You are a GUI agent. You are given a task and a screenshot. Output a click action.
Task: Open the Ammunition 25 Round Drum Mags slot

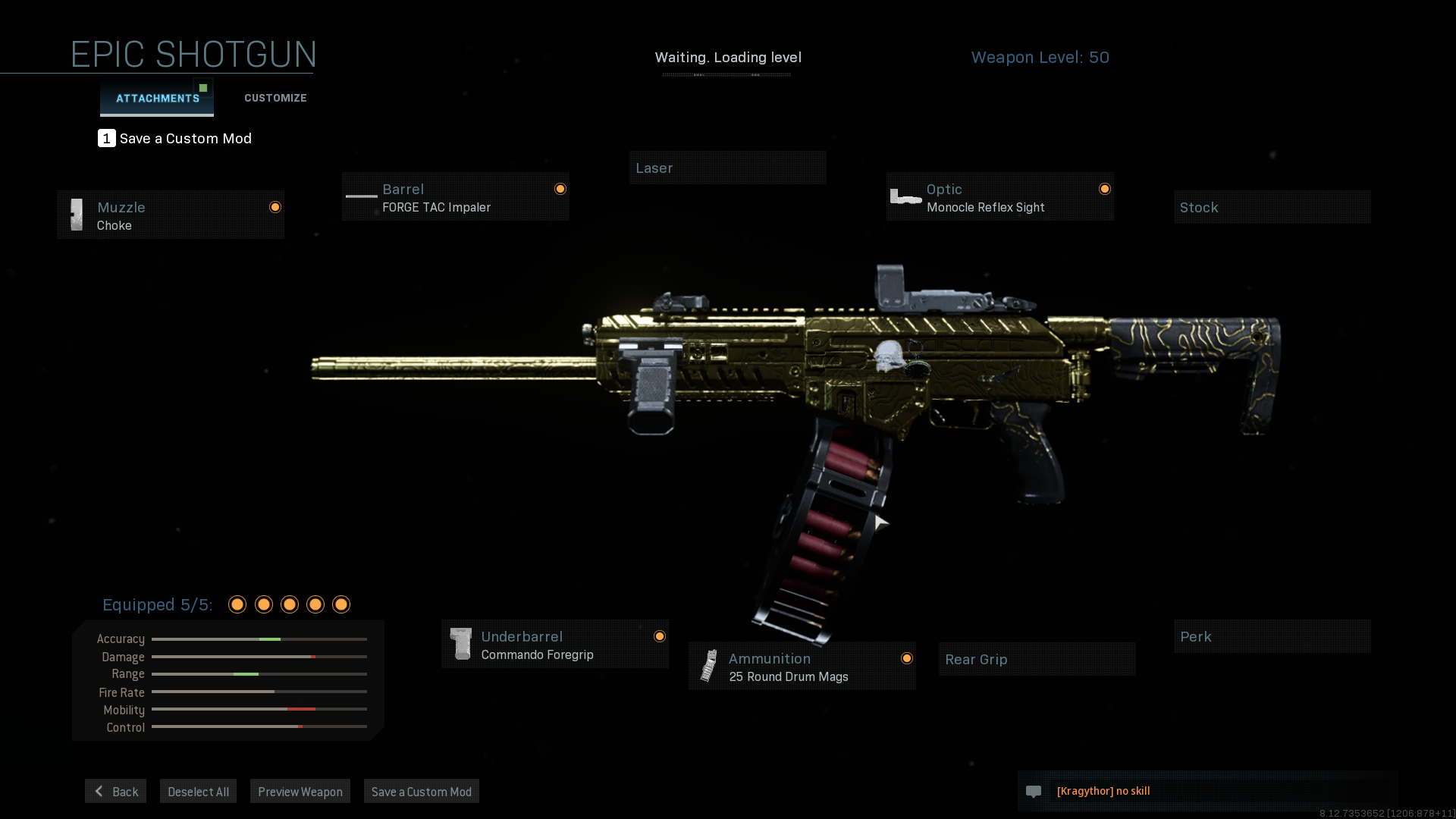click(802, 667)
